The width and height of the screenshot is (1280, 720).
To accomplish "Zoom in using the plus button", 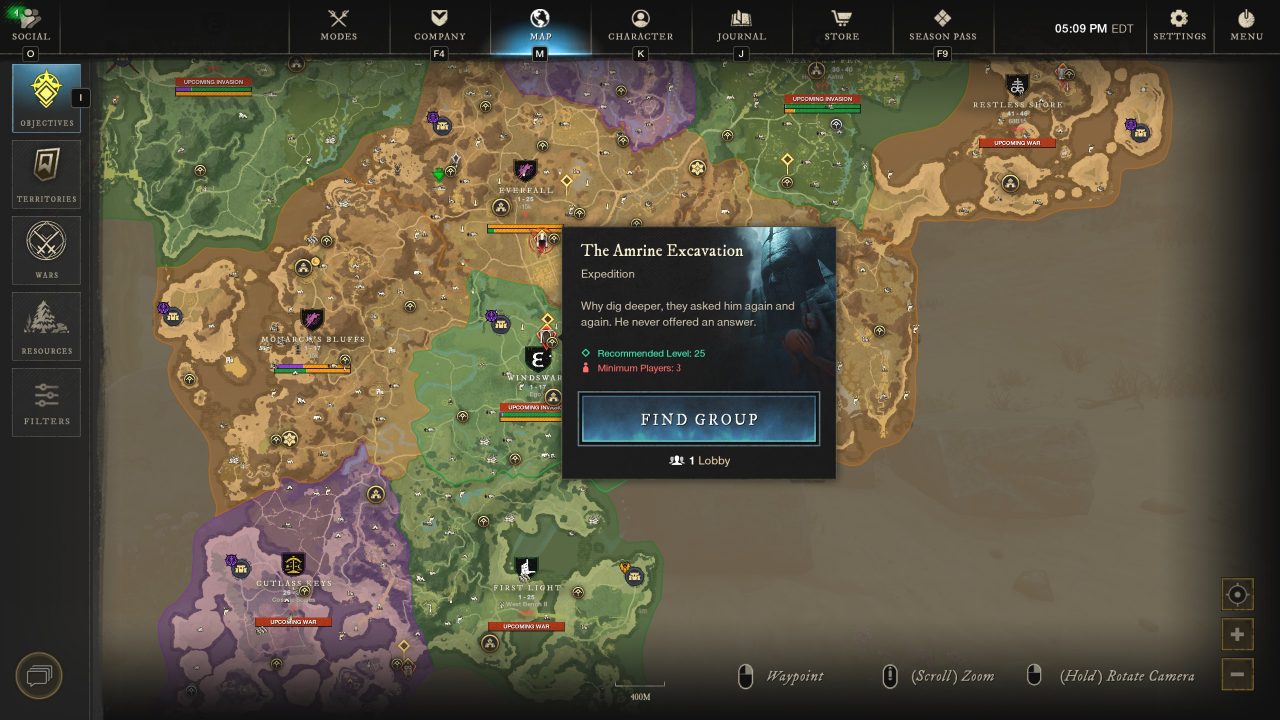I will (x=1237, y=633).
